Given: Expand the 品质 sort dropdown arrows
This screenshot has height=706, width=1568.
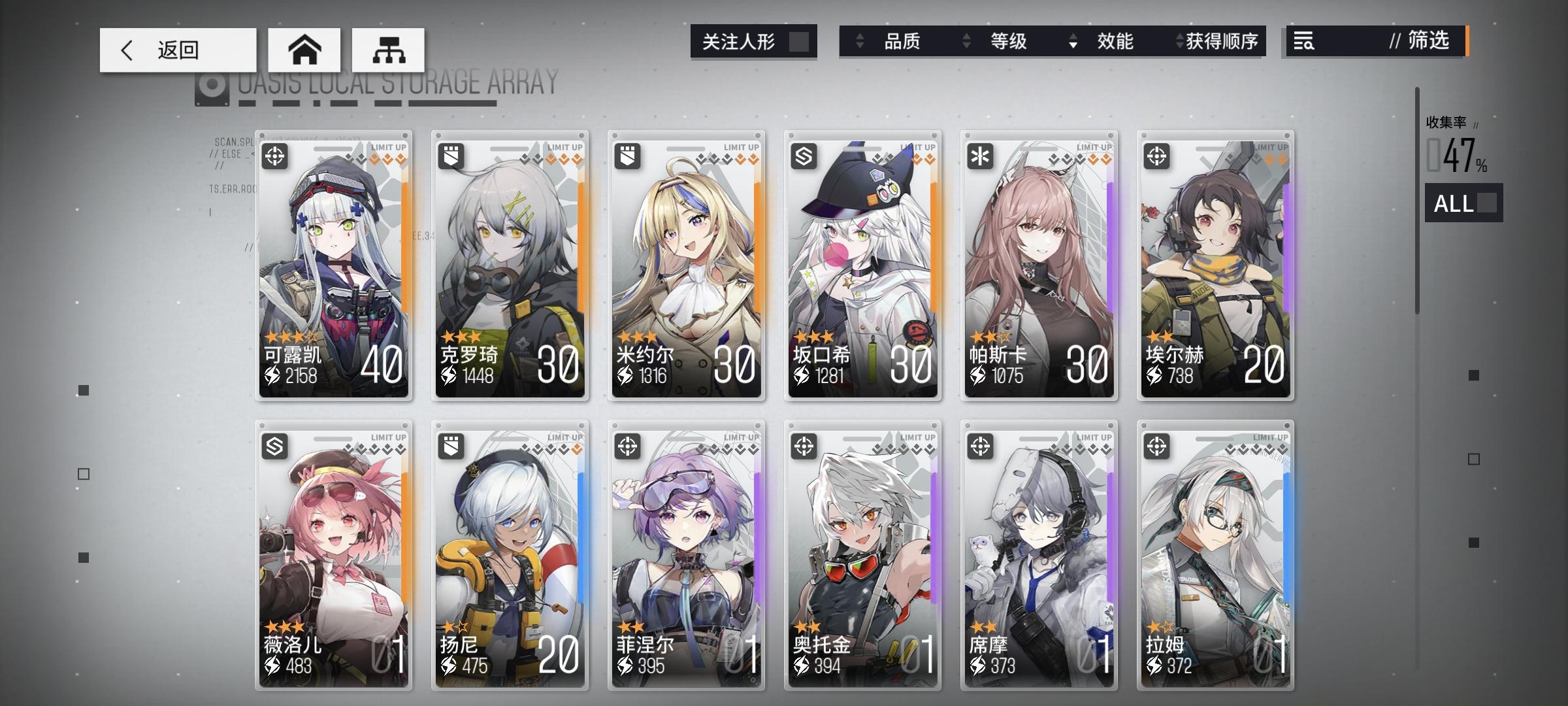Looking at the screenshot, I should pos(860,42).
